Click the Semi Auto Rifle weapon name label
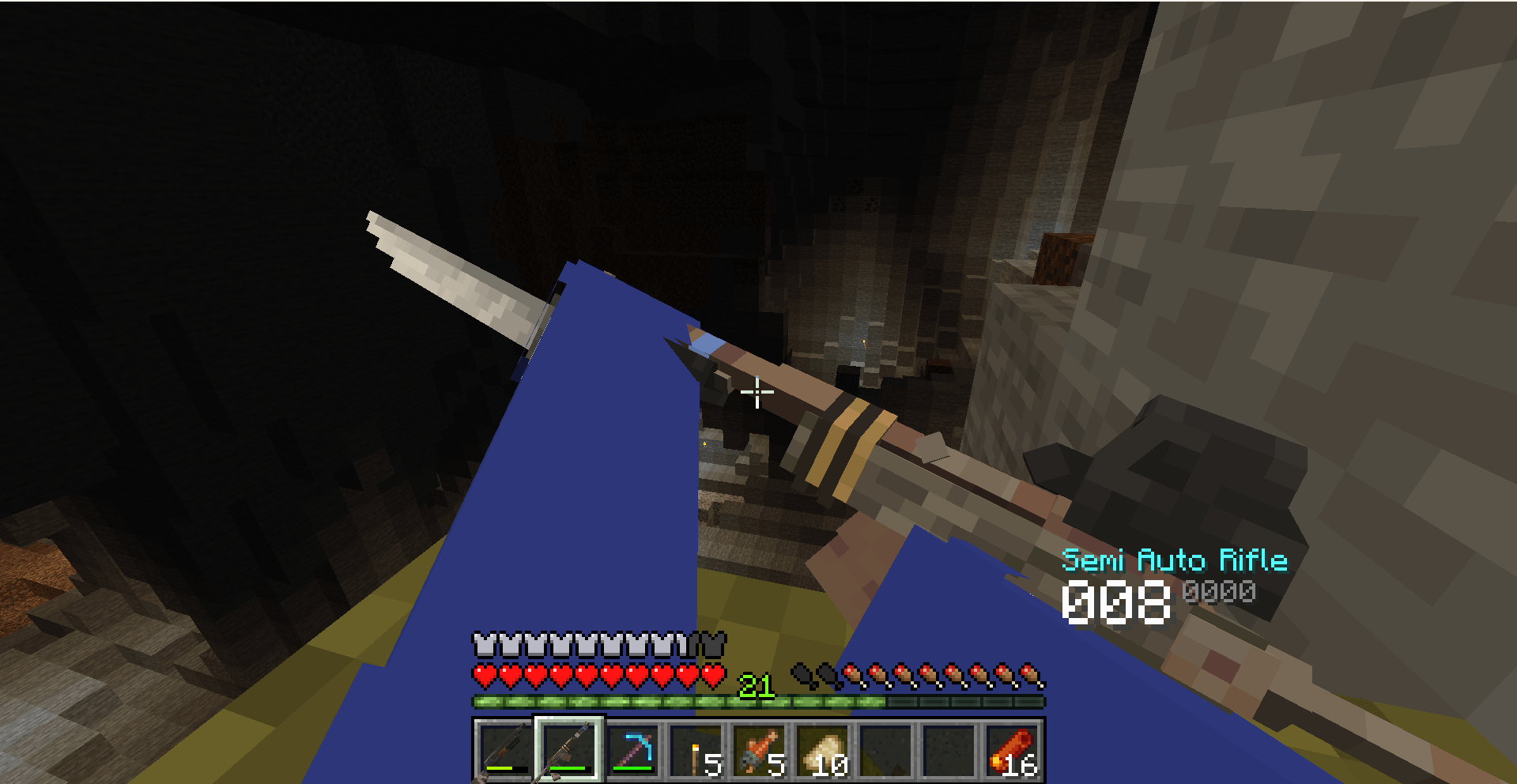Image resolution: width=1517 pixels, height=784 pixels. click(1176, 561)
